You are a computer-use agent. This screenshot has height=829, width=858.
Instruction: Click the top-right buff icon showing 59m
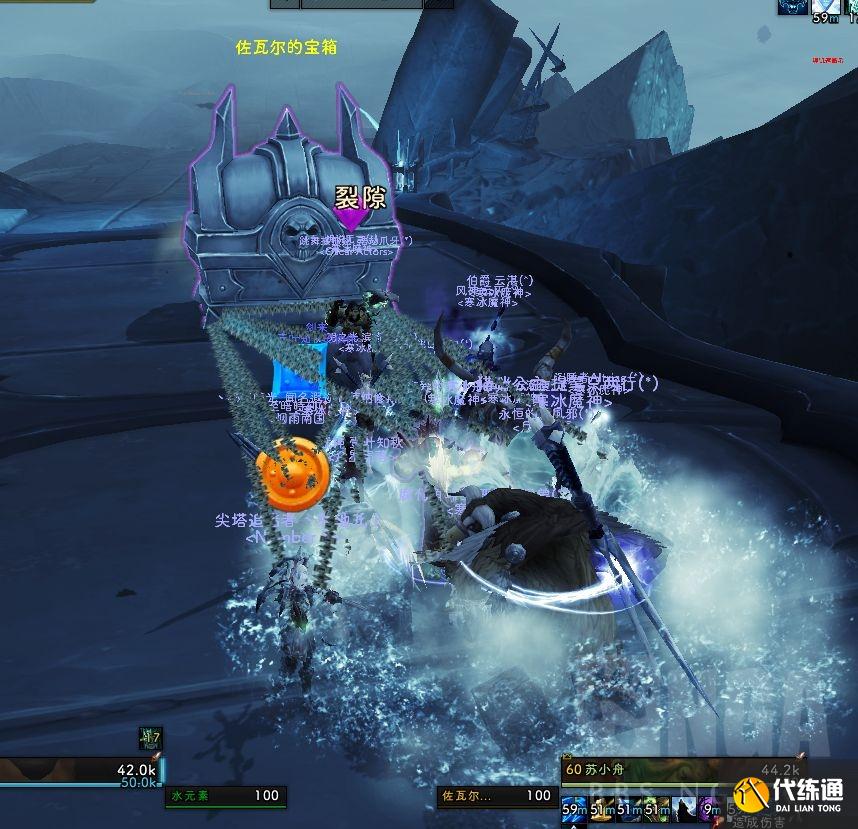(x=826, y=7)
